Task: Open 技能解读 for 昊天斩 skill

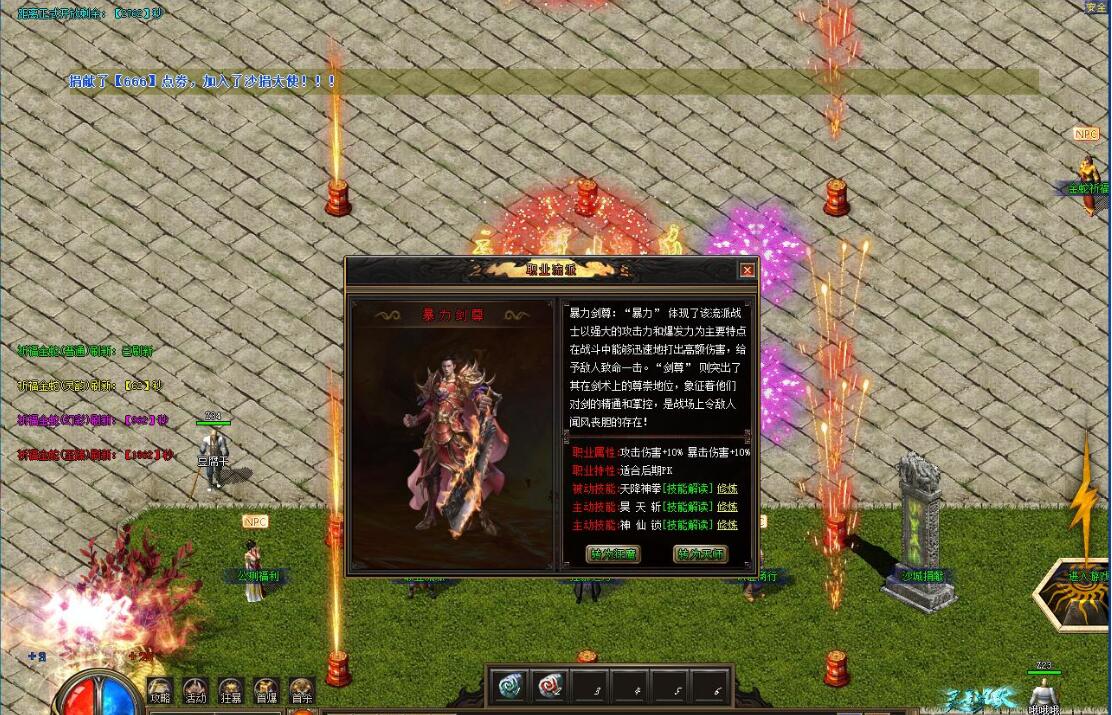Action: 690,507
